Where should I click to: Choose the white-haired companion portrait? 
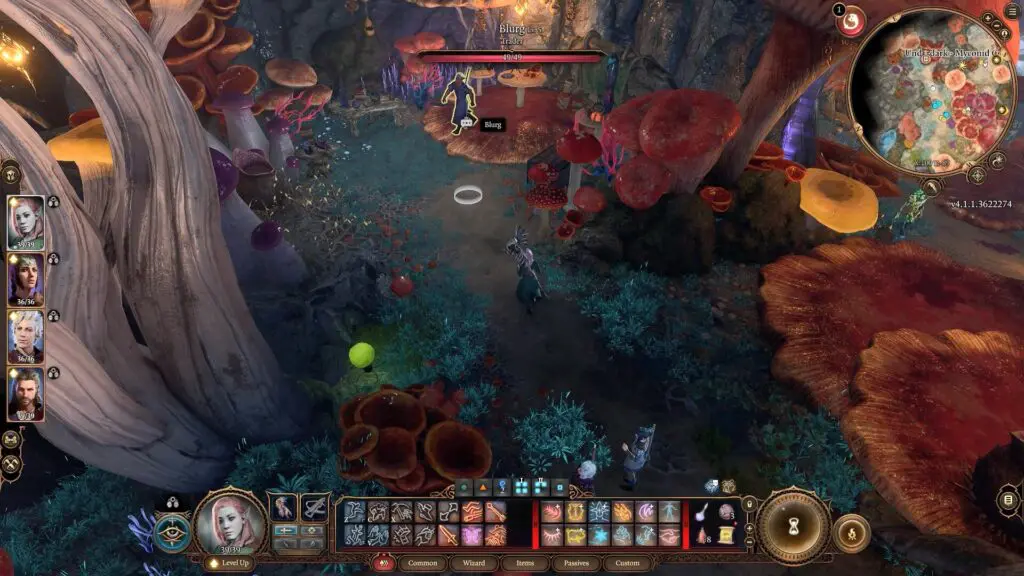[26, 337]
